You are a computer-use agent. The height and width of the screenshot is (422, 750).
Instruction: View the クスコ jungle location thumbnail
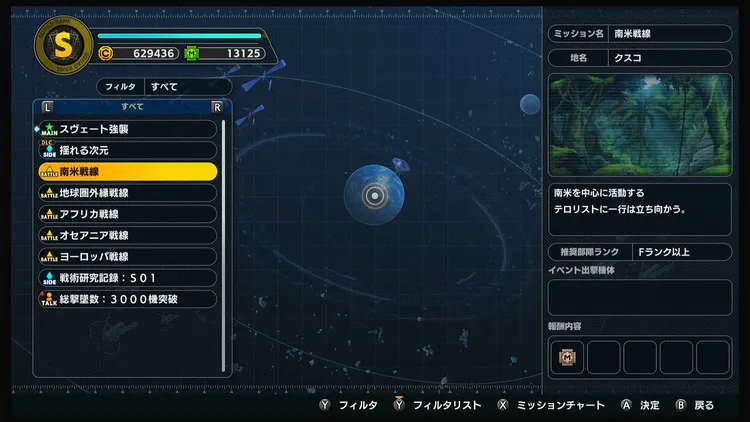coord(641,124)
